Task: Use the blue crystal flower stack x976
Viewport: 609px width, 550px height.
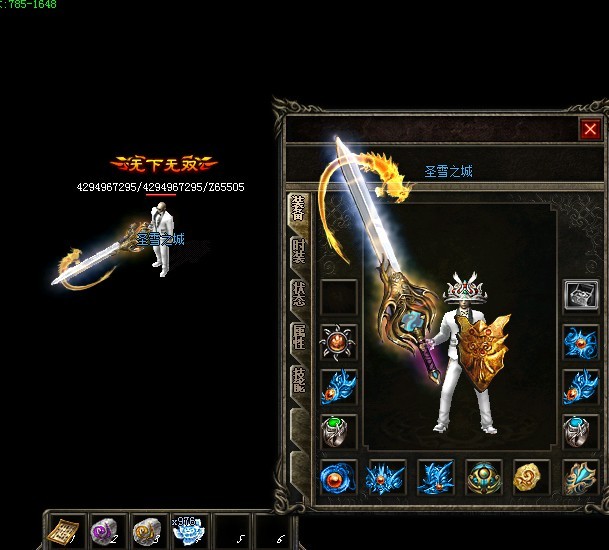Action: [x=189, y=530]
